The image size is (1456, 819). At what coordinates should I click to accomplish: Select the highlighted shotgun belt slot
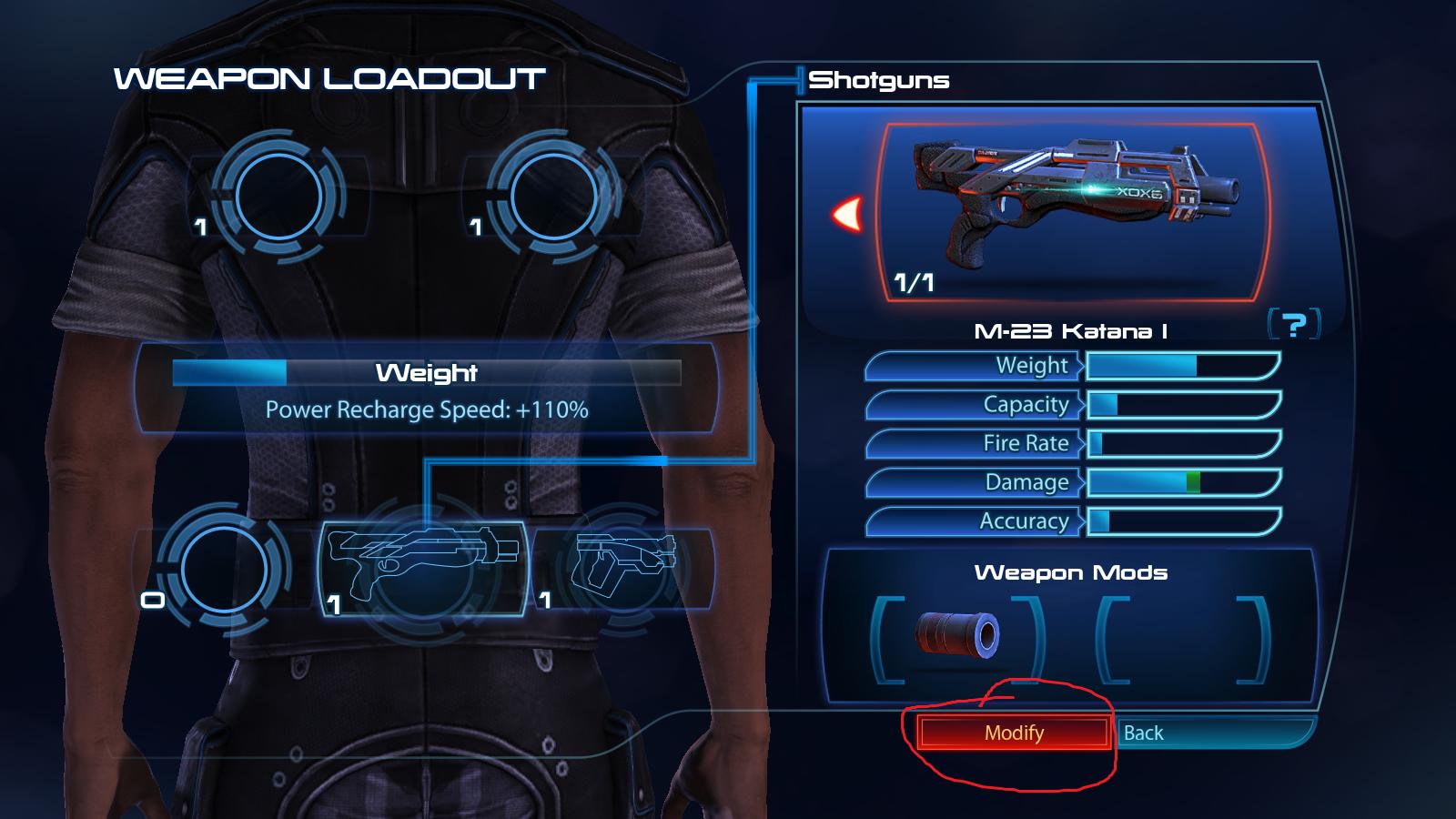point(423,569)
